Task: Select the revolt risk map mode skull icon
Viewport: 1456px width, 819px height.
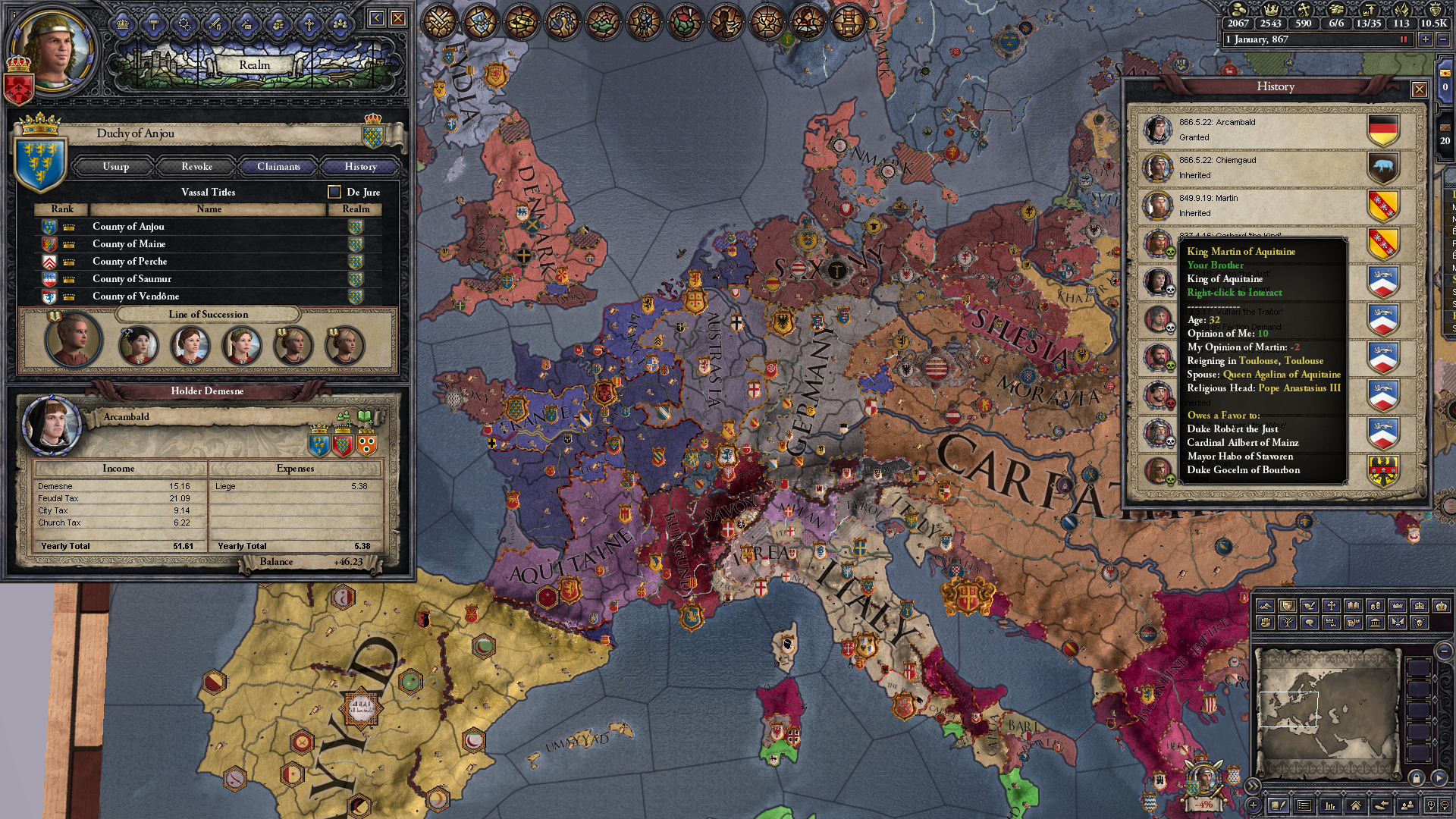Action: (1420, 623)
